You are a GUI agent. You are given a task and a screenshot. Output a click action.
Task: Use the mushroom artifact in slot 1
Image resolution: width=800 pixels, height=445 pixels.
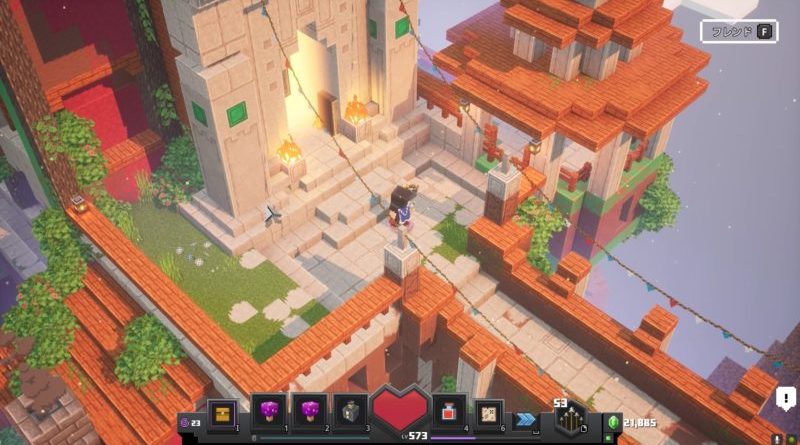(269, 410)
